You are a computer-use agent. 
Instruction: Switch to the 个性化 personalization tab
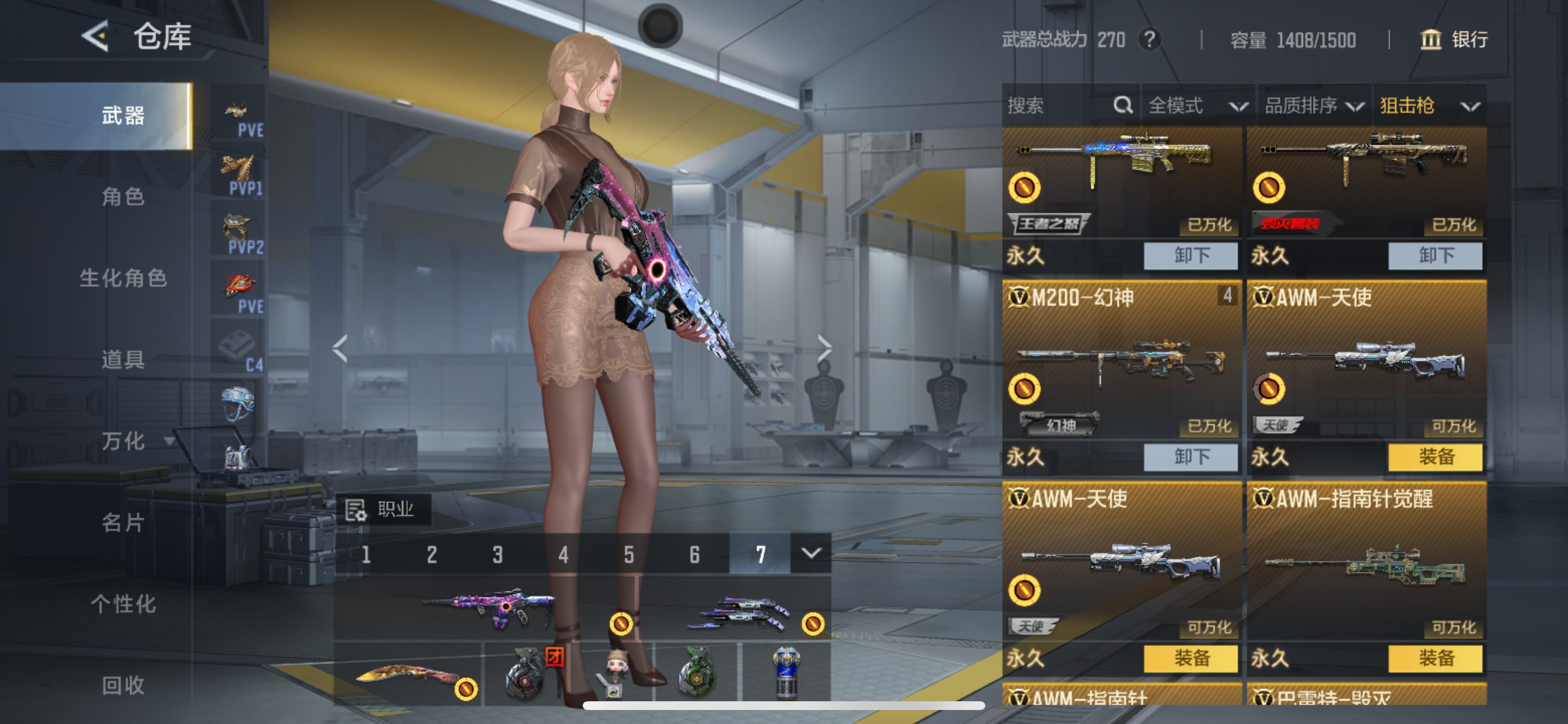(x=123, y=603)
